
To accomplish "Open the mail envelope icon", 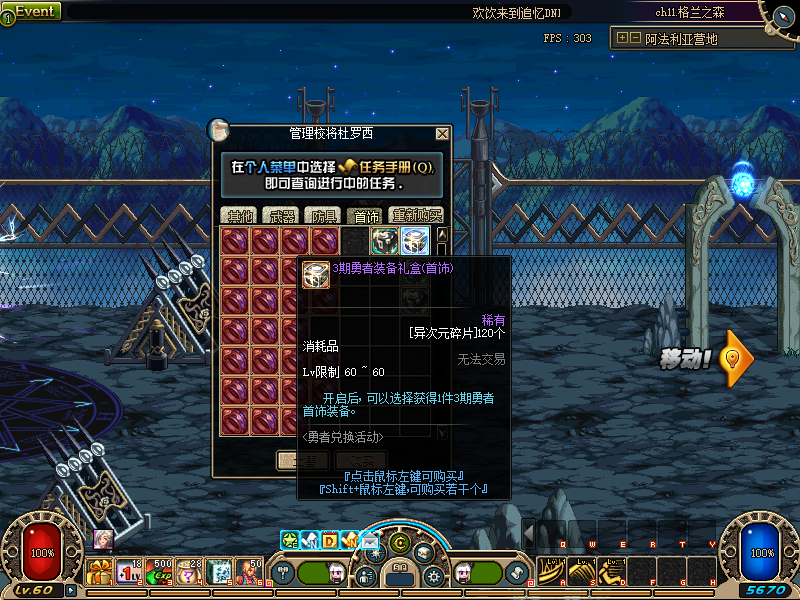I will pos(370,541).
